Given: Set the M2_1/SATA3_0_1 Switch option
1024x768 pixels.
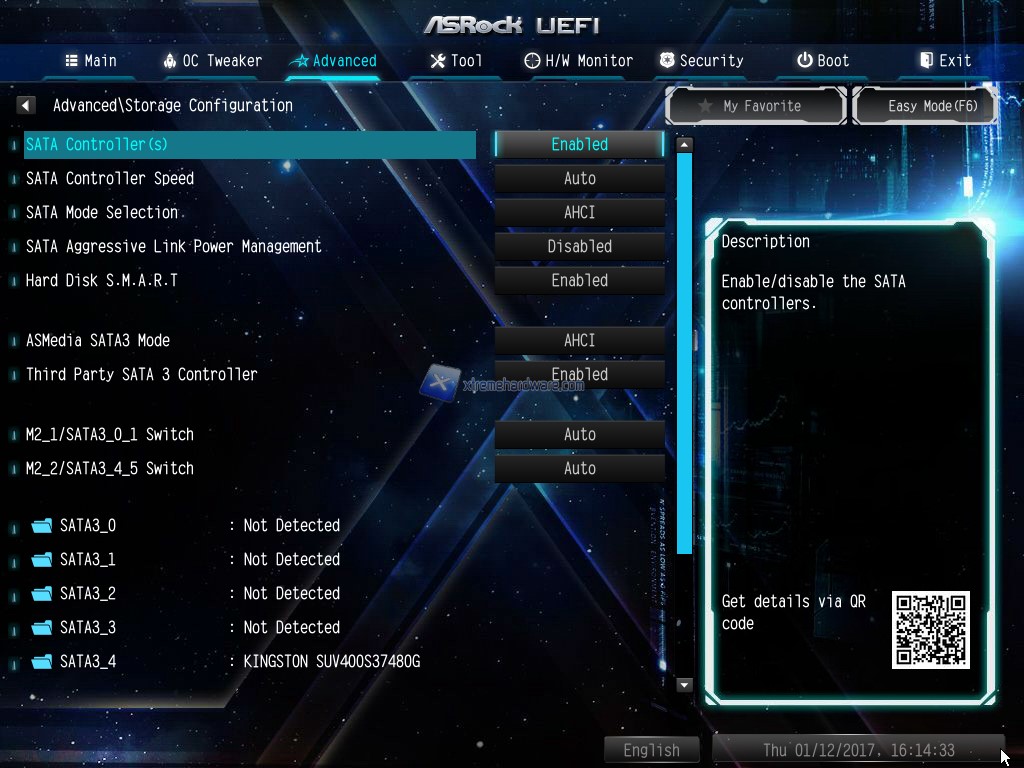Looking at the screenshot, I should (579, 435).
